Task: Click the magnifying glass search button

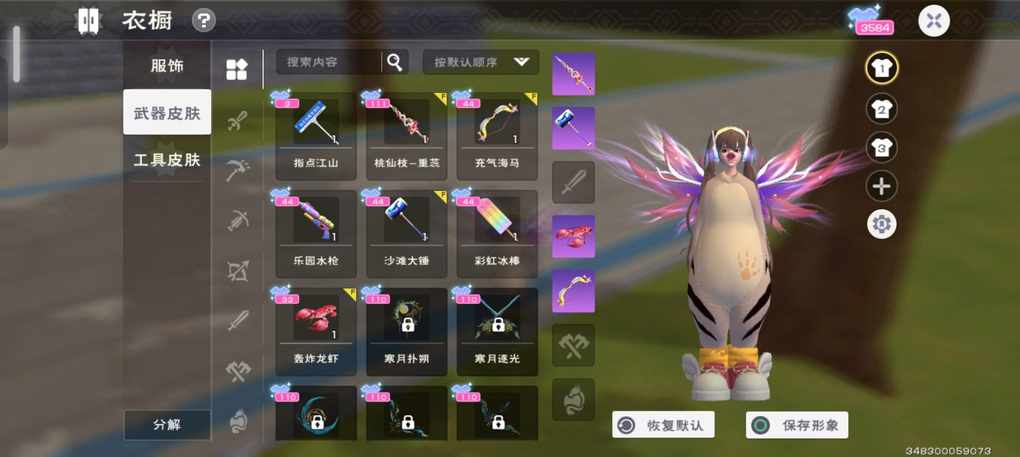Action: point(395,62)
